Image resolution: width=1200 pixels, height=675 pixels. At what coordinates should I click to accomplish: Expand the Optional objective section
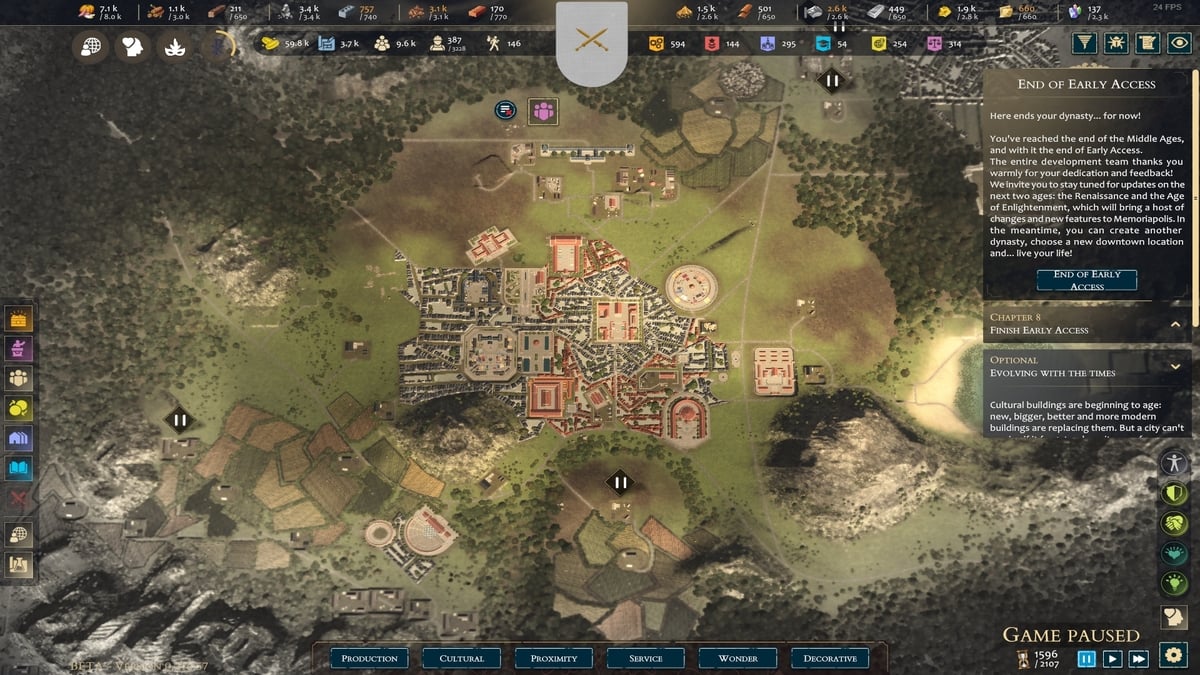coord(1176,367)
